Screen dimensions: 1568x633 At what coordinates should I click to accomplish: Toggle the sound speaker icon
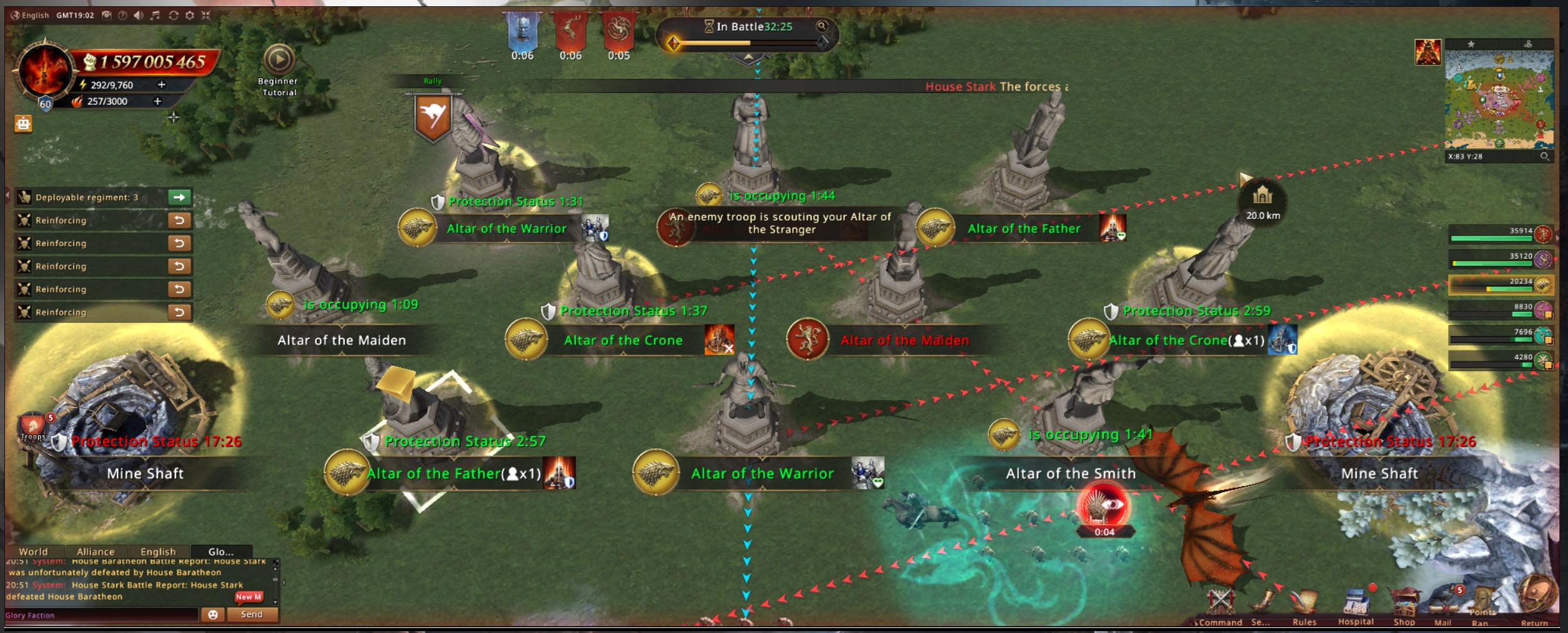click(x=139, y=15)
